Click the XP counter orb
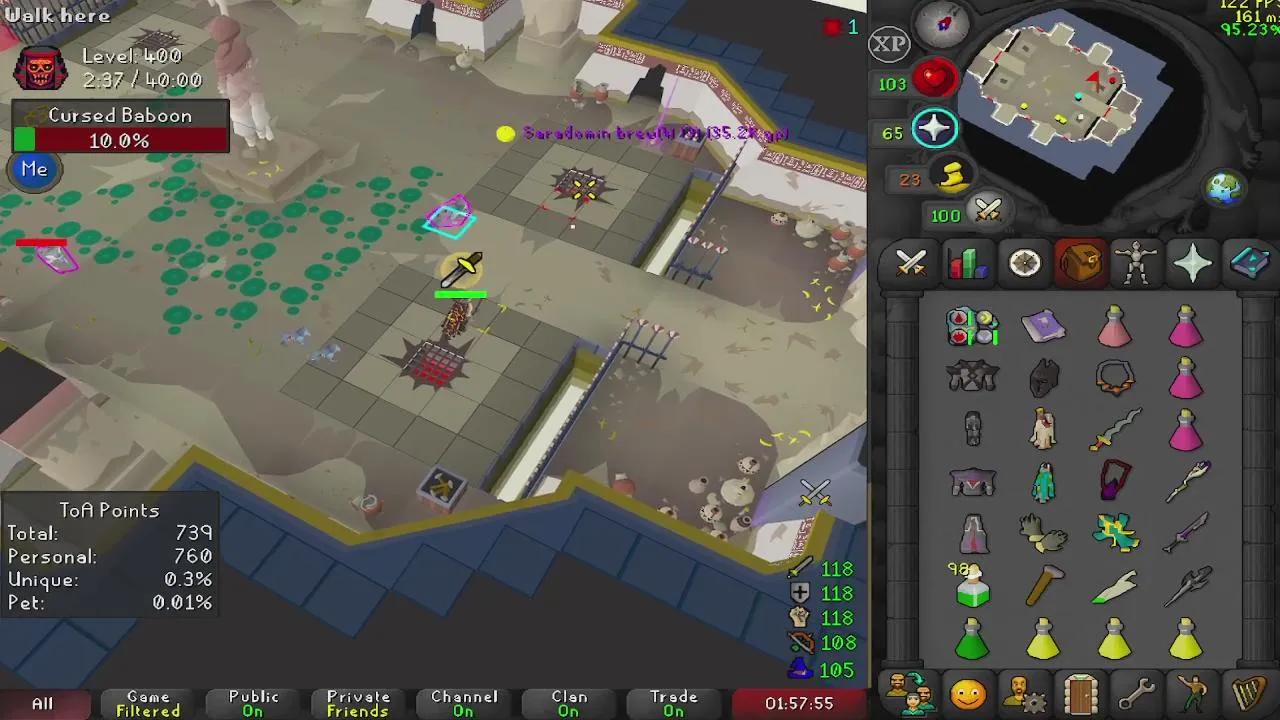1280x720 pixels. [x=888, y=45]
